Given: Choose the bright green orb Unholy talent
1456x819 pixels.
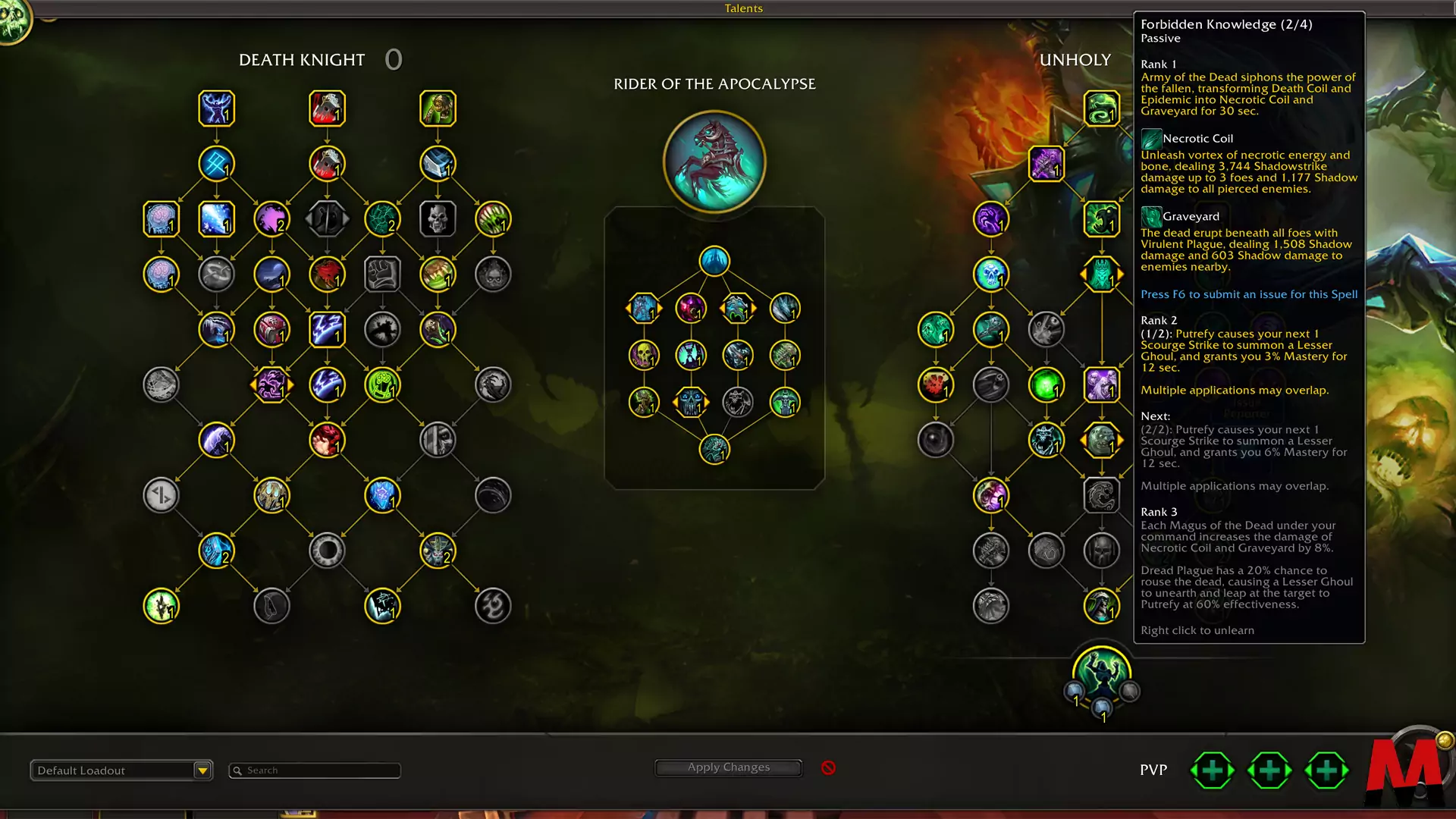Looking at the screenshot, I should (1046, 385).
